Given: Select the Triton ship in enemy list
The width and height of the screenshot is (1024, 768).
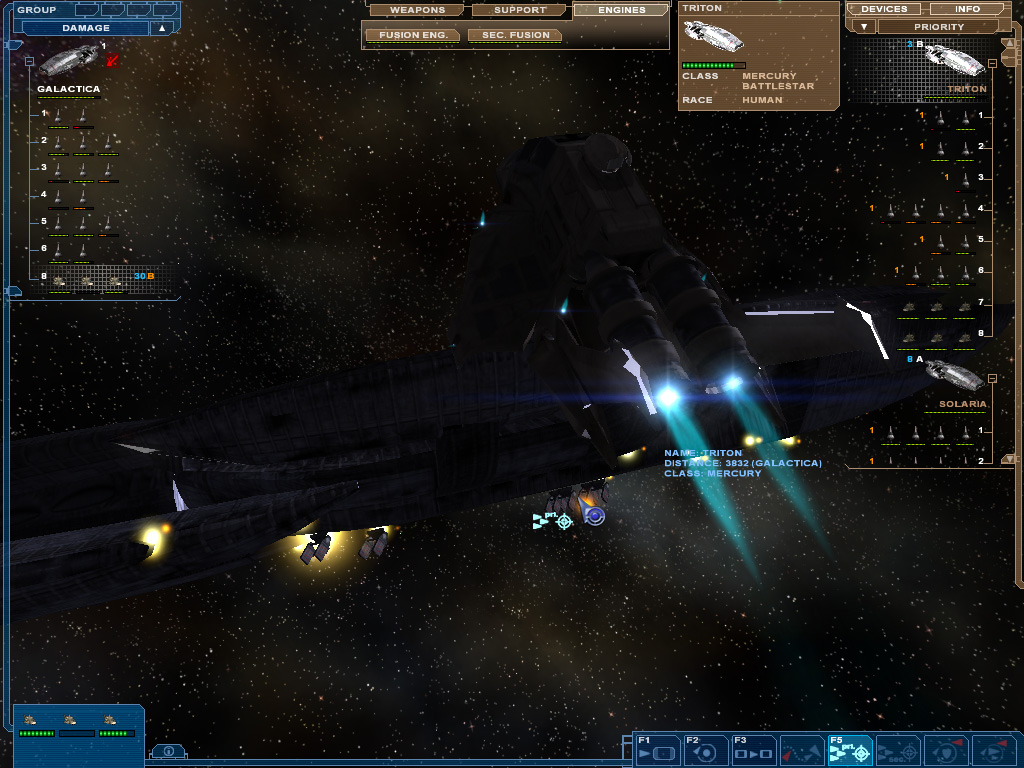Looking at the screenshot, I should pyautogui.click(x=953, y=58).
